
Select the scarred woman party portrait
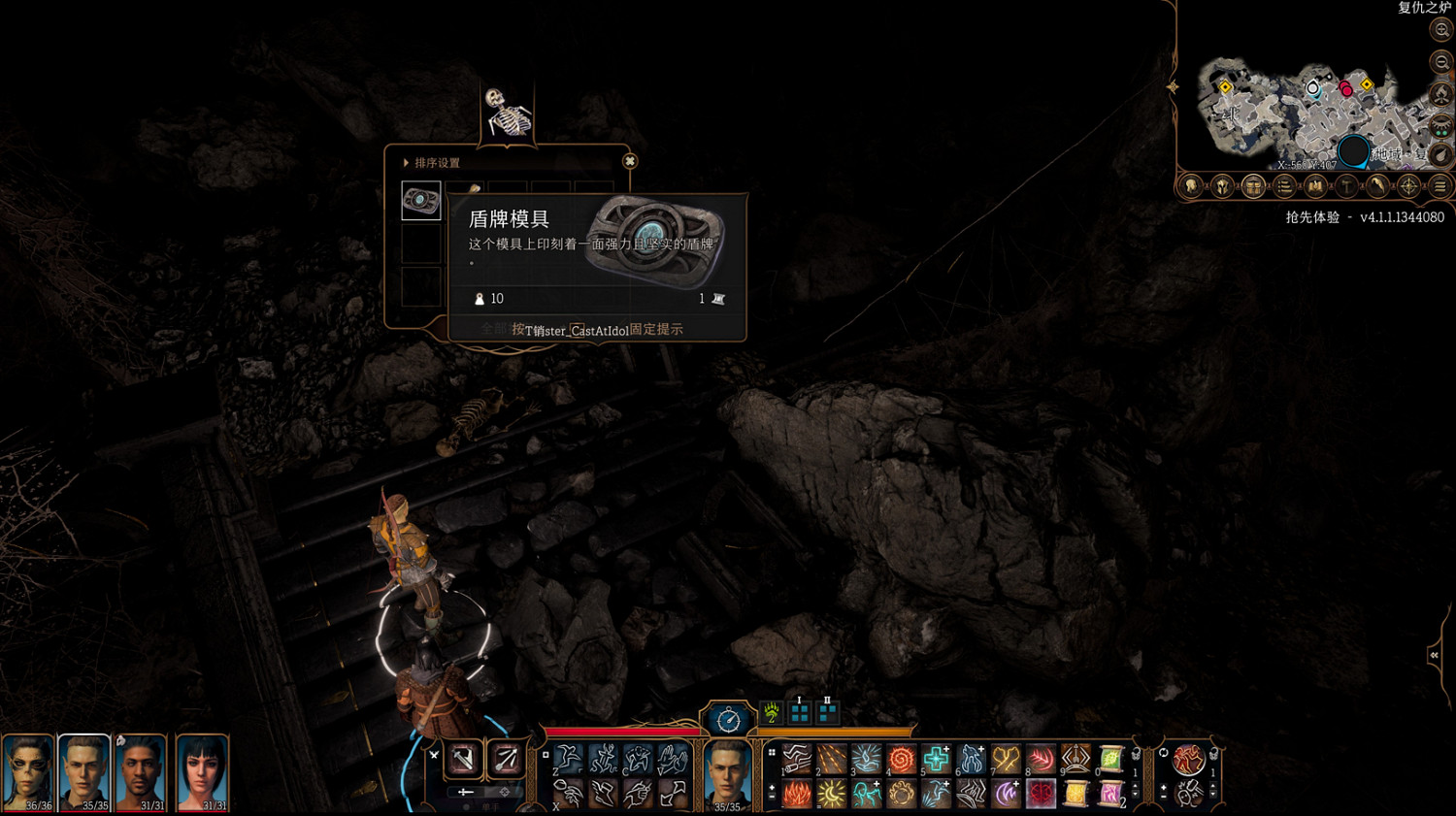click(27, 769)
